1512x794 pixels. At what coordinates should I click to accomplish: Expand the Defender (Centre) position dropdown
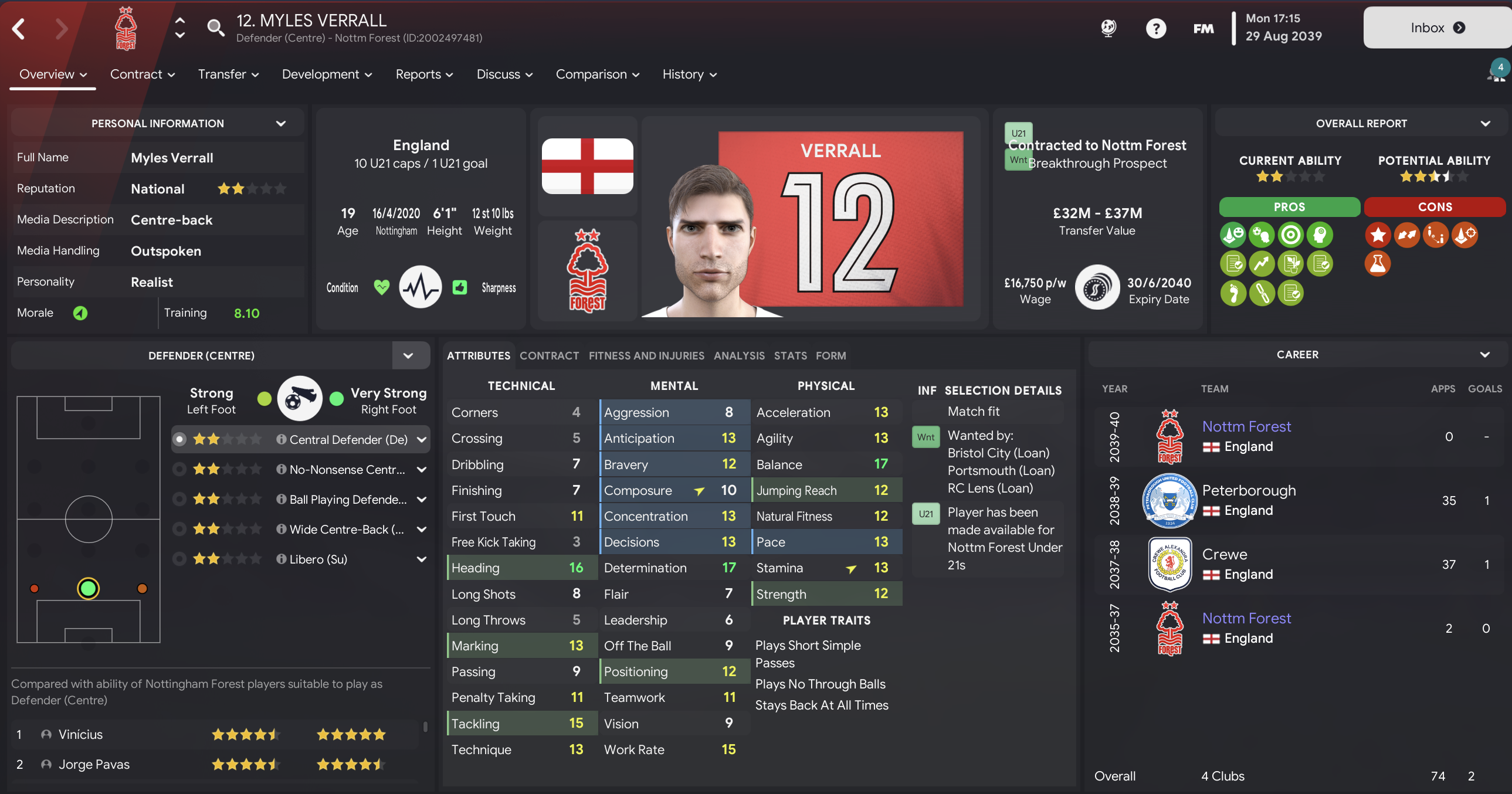[408, 355]
